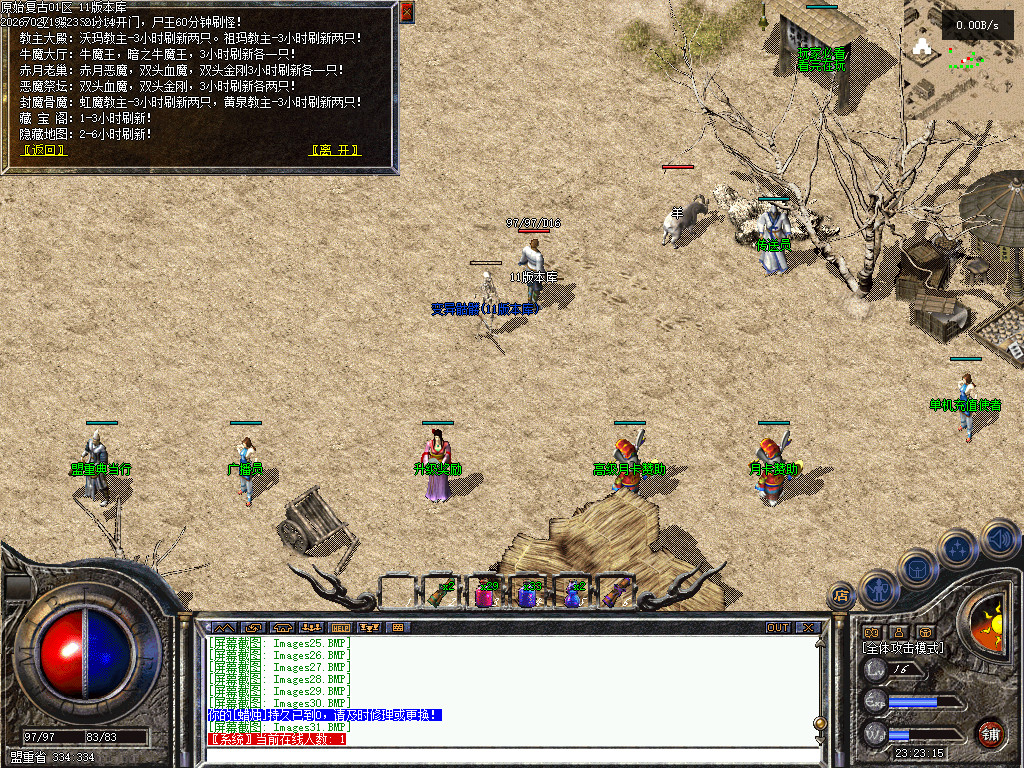This screenshot has width=1024, height=768.
Task: Open the skills sparkle round button
Action: click(x=958, y=548)
